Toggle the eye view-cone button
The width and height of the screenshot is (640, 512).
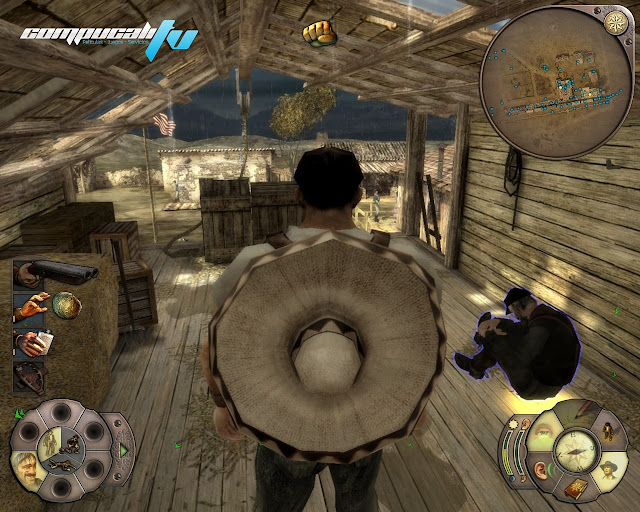click(x=546, y=432)
